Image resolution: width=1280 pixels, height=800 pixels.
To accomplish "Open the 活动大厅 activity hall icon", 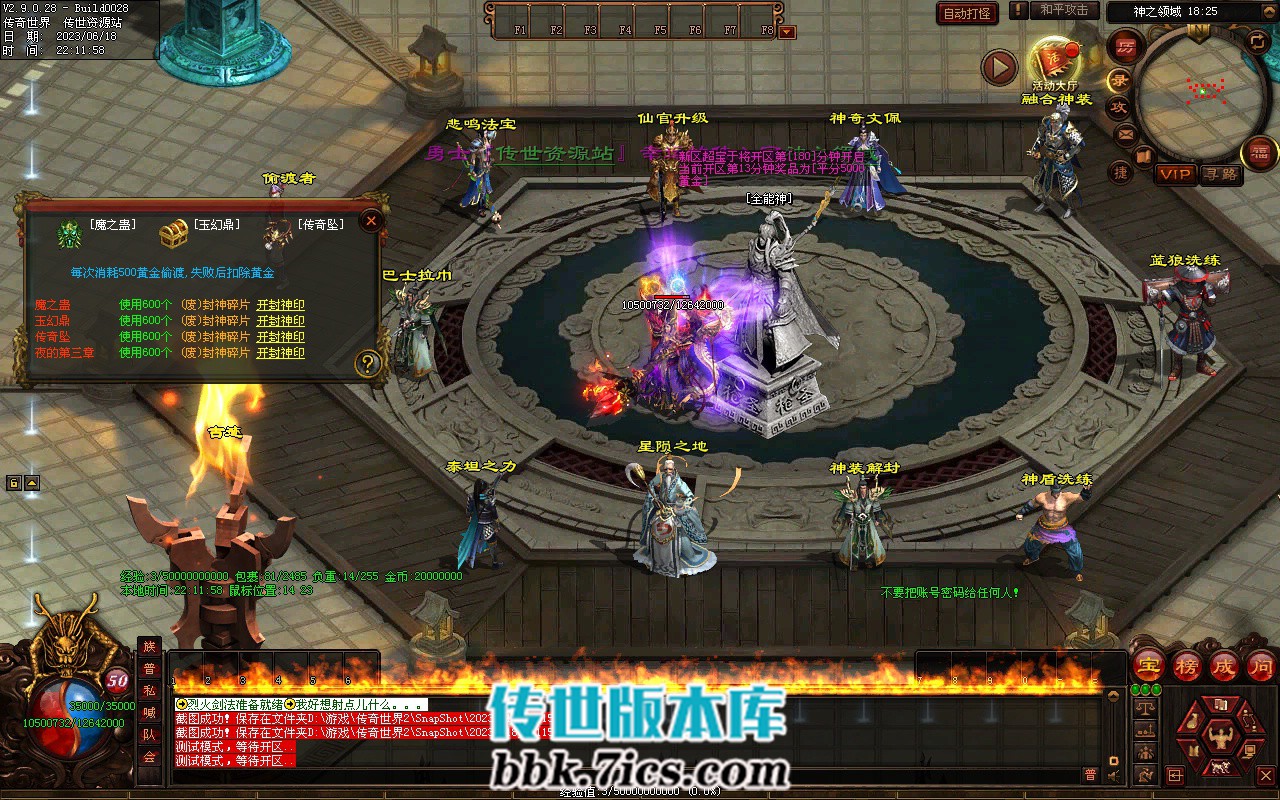I will coord(1054,60).
